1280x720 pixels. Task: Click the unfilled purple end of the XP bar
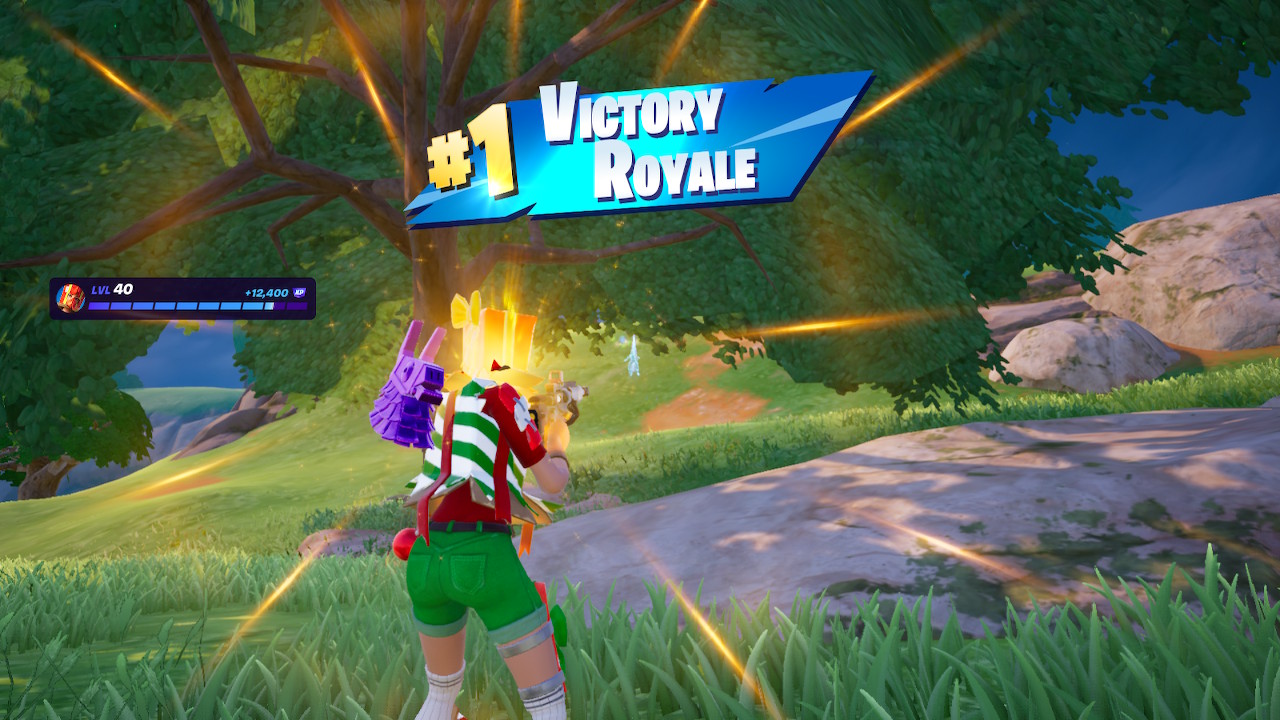(298, 305)
